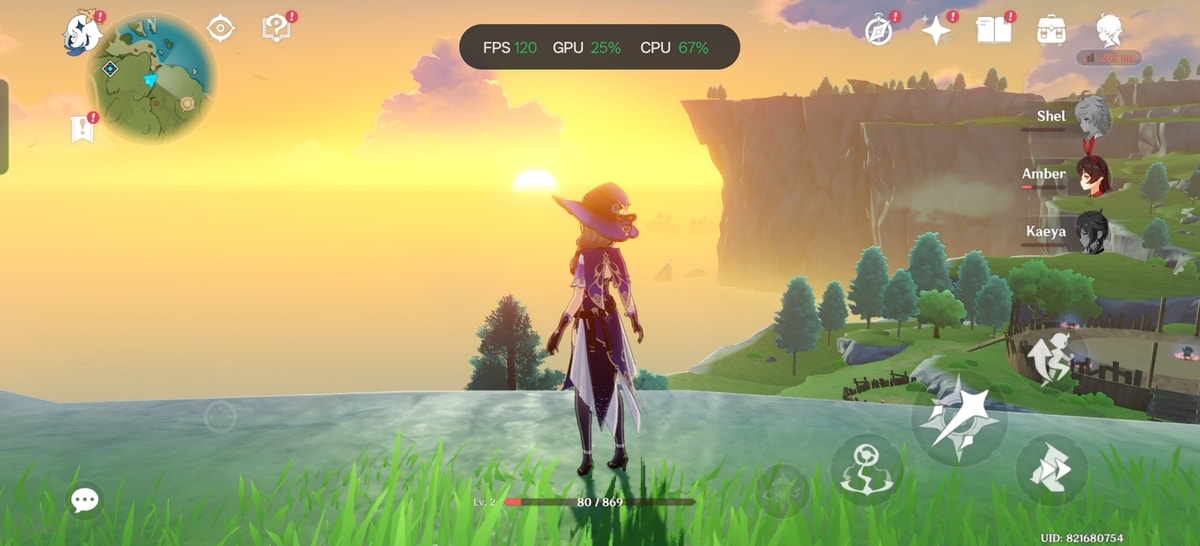Open the chat speech bubble
The width and height of the screenshot is (1200, 546).
[85, 500]
